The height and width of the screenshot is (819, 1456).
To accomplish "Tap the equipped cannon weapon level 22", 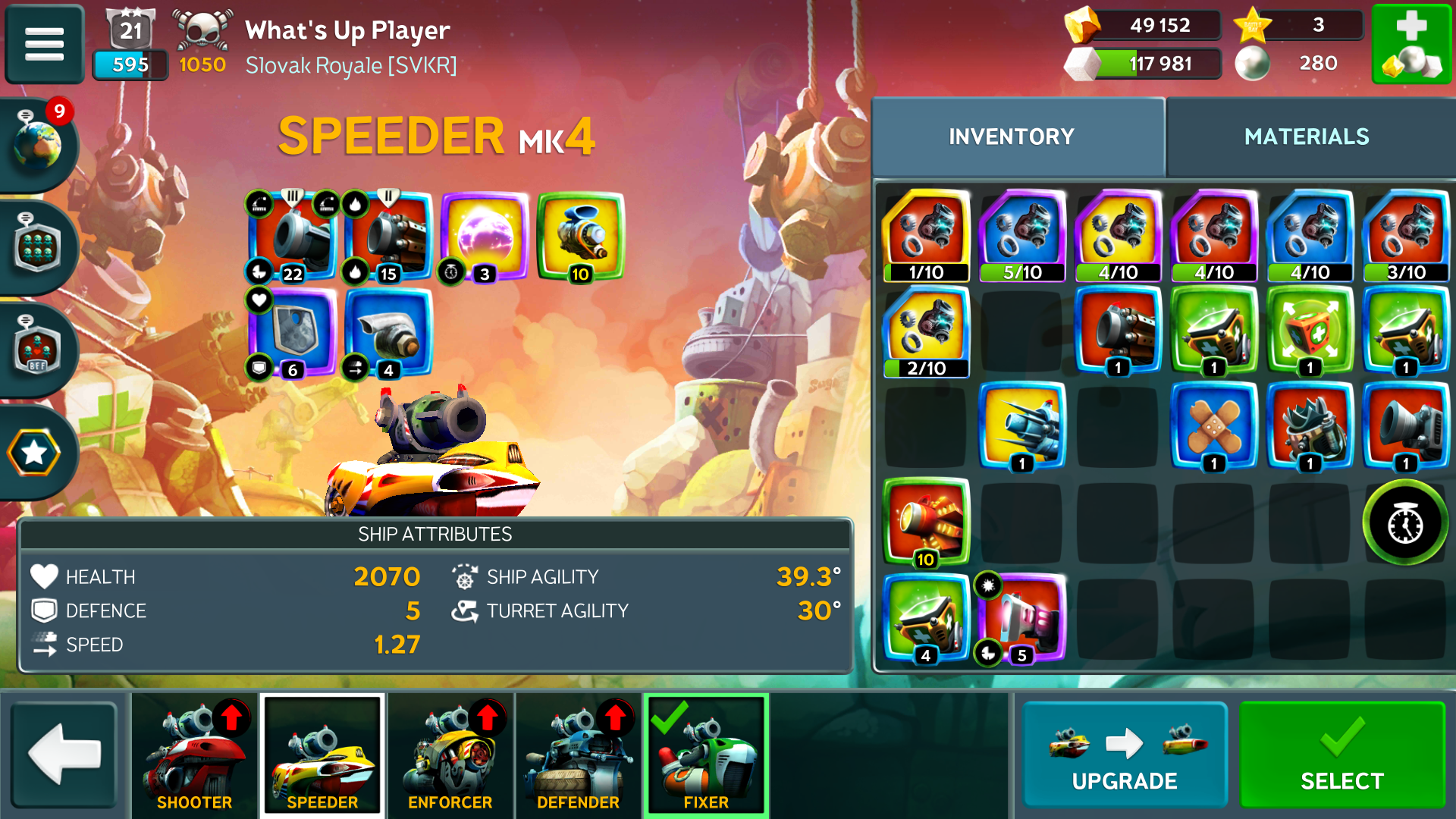I will point(293,237).
